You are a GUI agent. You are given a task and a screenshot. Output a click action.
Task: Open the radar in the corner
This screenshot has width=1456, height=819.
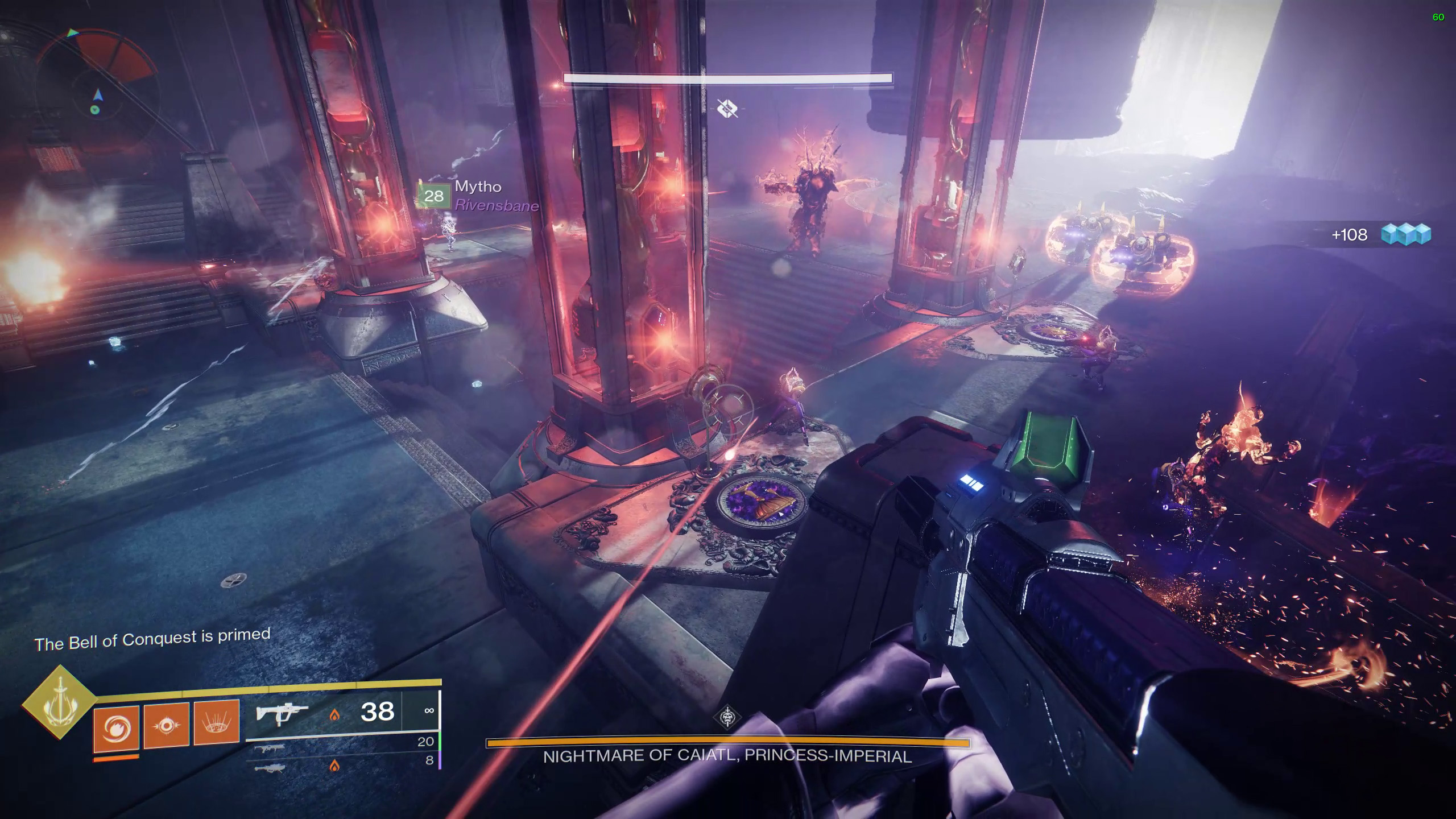pos(97,80)
